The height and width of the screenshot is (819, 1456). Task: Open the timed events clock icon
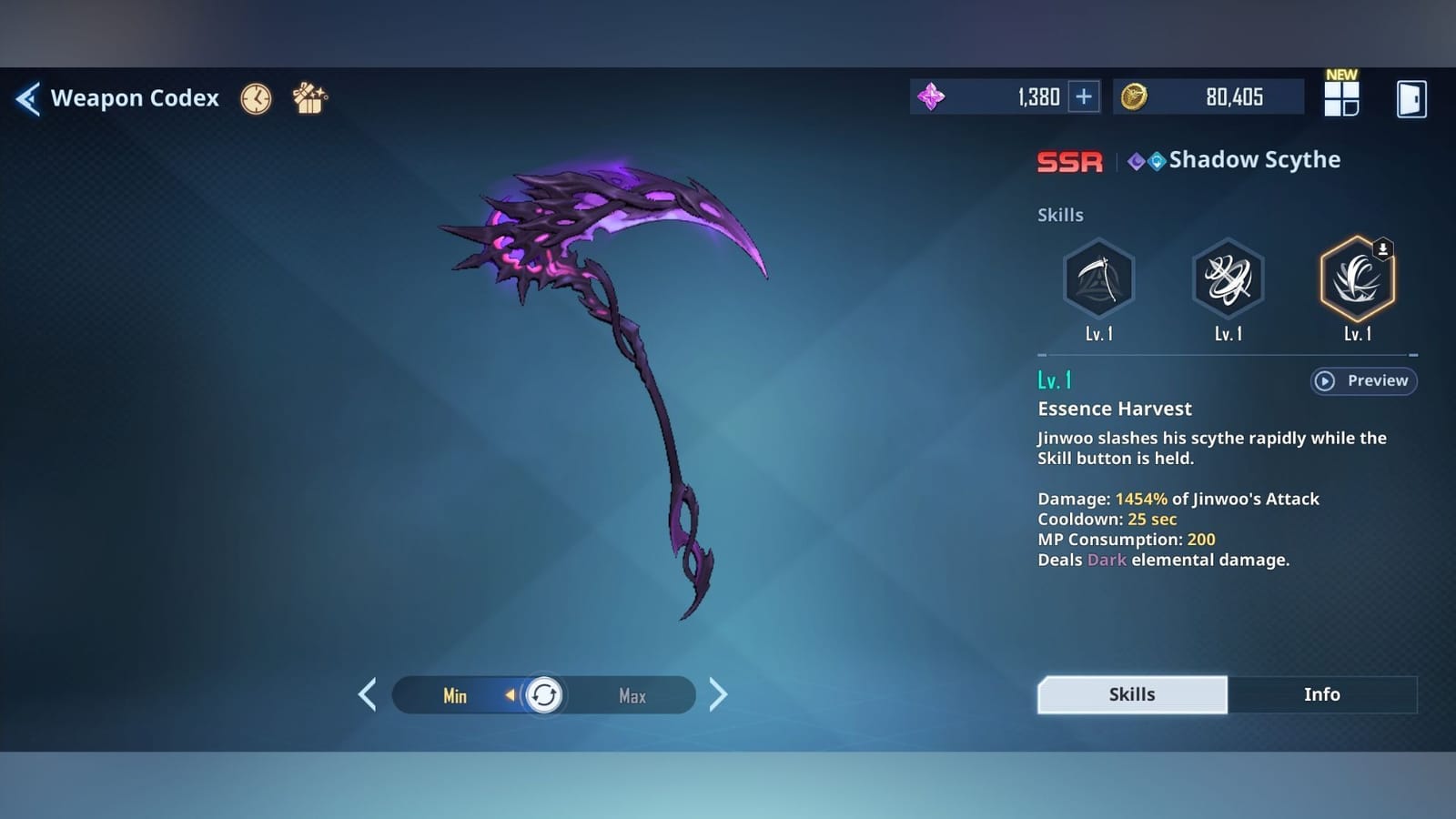point(256,98)
